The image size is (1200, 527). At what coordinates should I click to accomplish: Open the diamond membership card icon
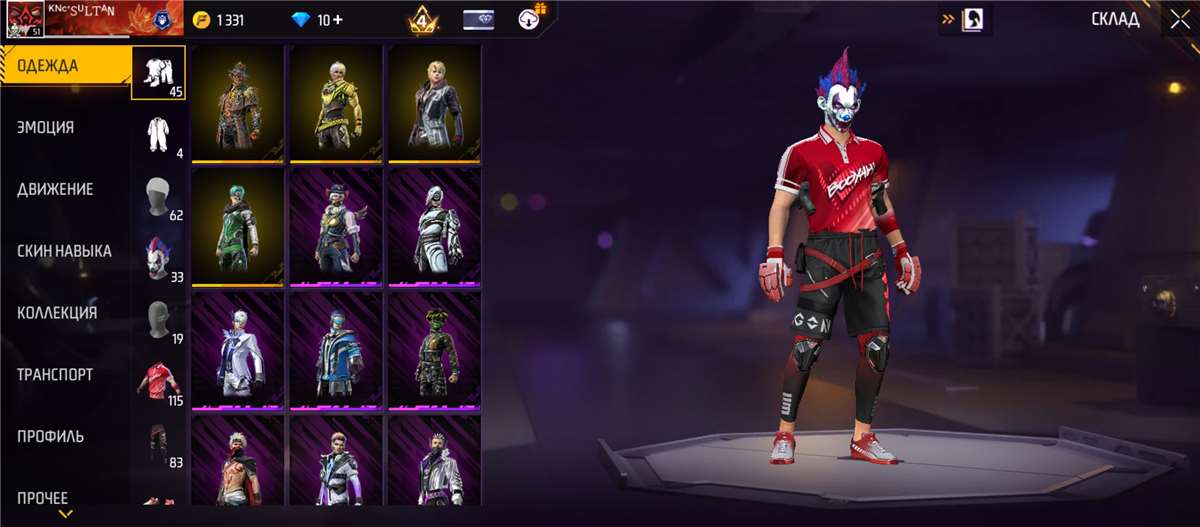point(478,19)
